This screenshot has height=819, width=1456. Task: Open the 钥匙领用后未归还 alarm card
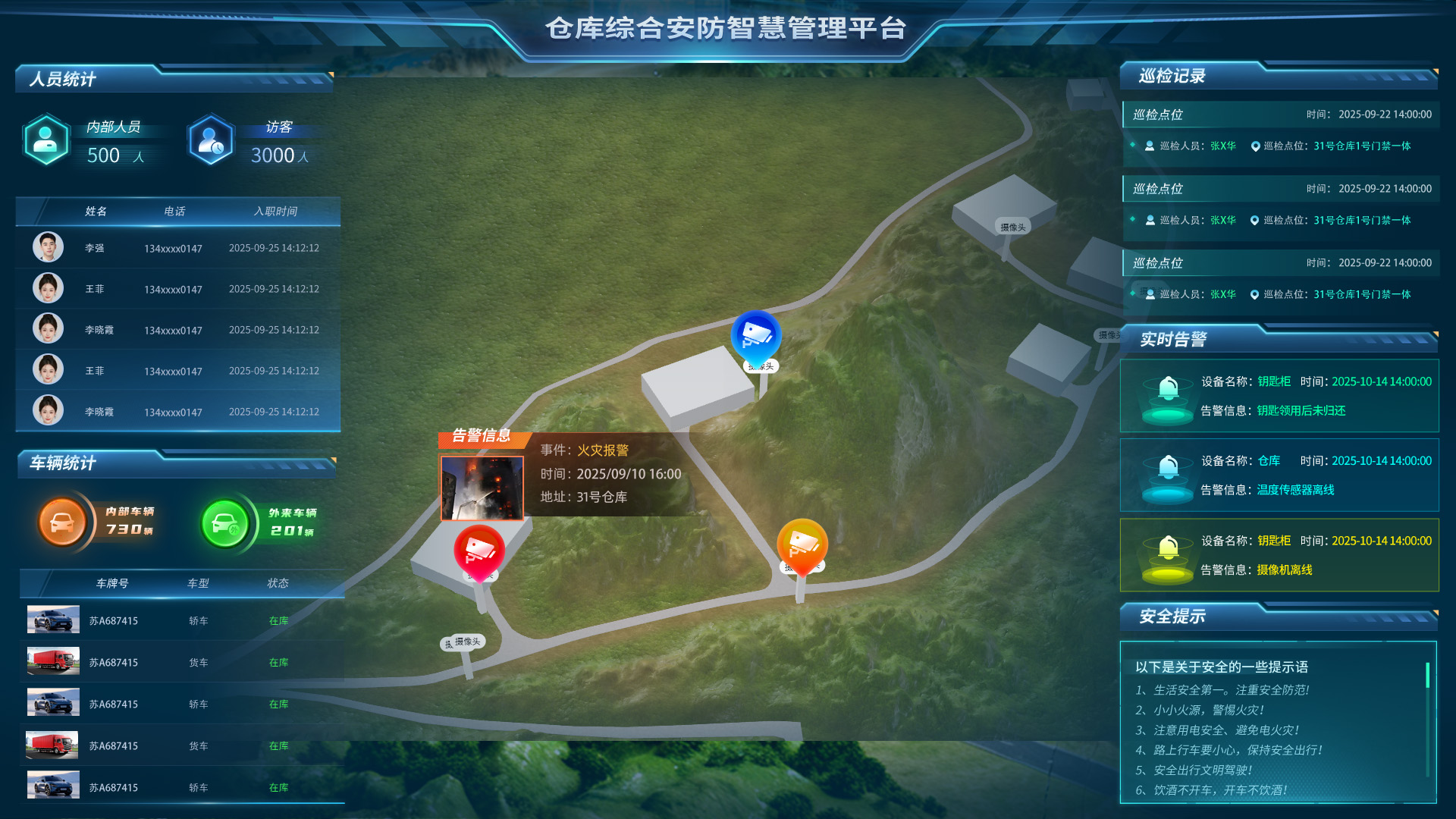click(x=1279, y=396)
